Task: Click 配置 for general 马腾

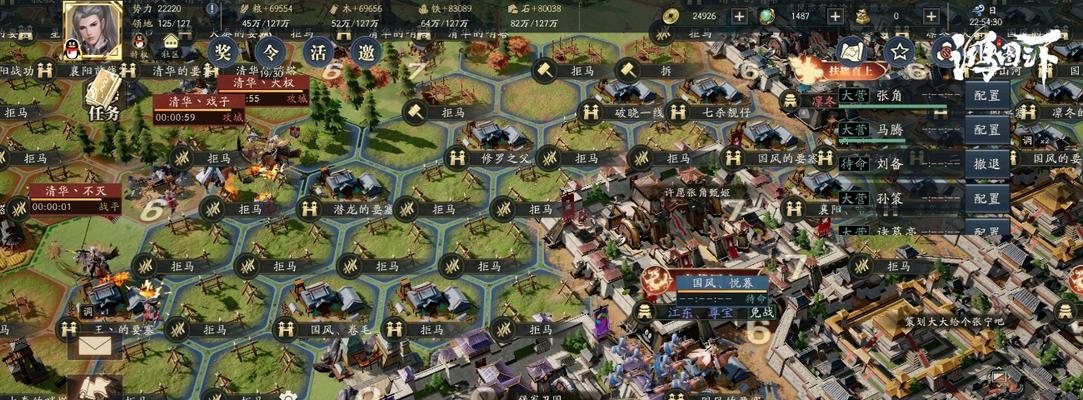Action: 987,130
